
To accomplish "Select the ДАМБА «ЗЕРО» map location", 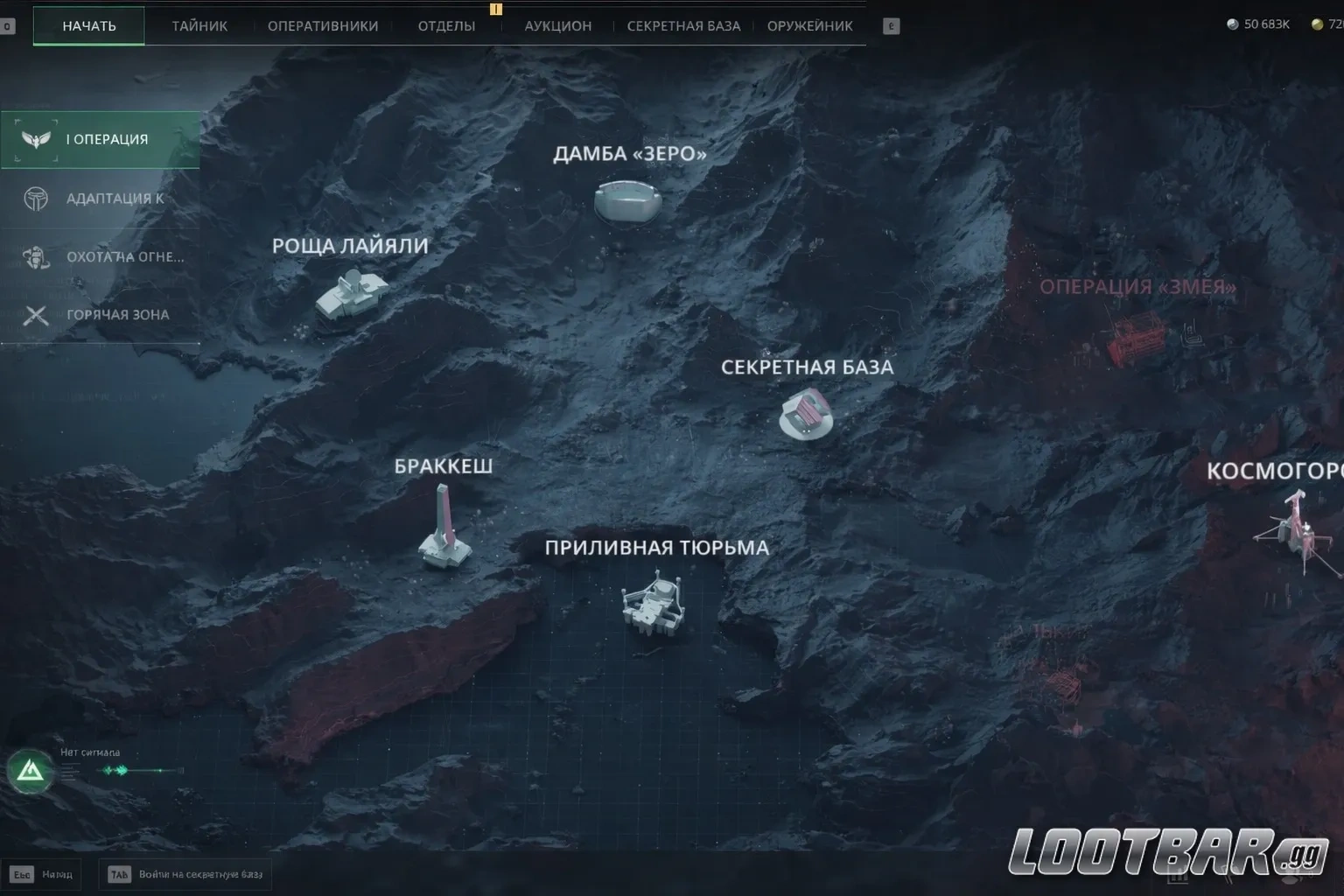I will 627,199.
